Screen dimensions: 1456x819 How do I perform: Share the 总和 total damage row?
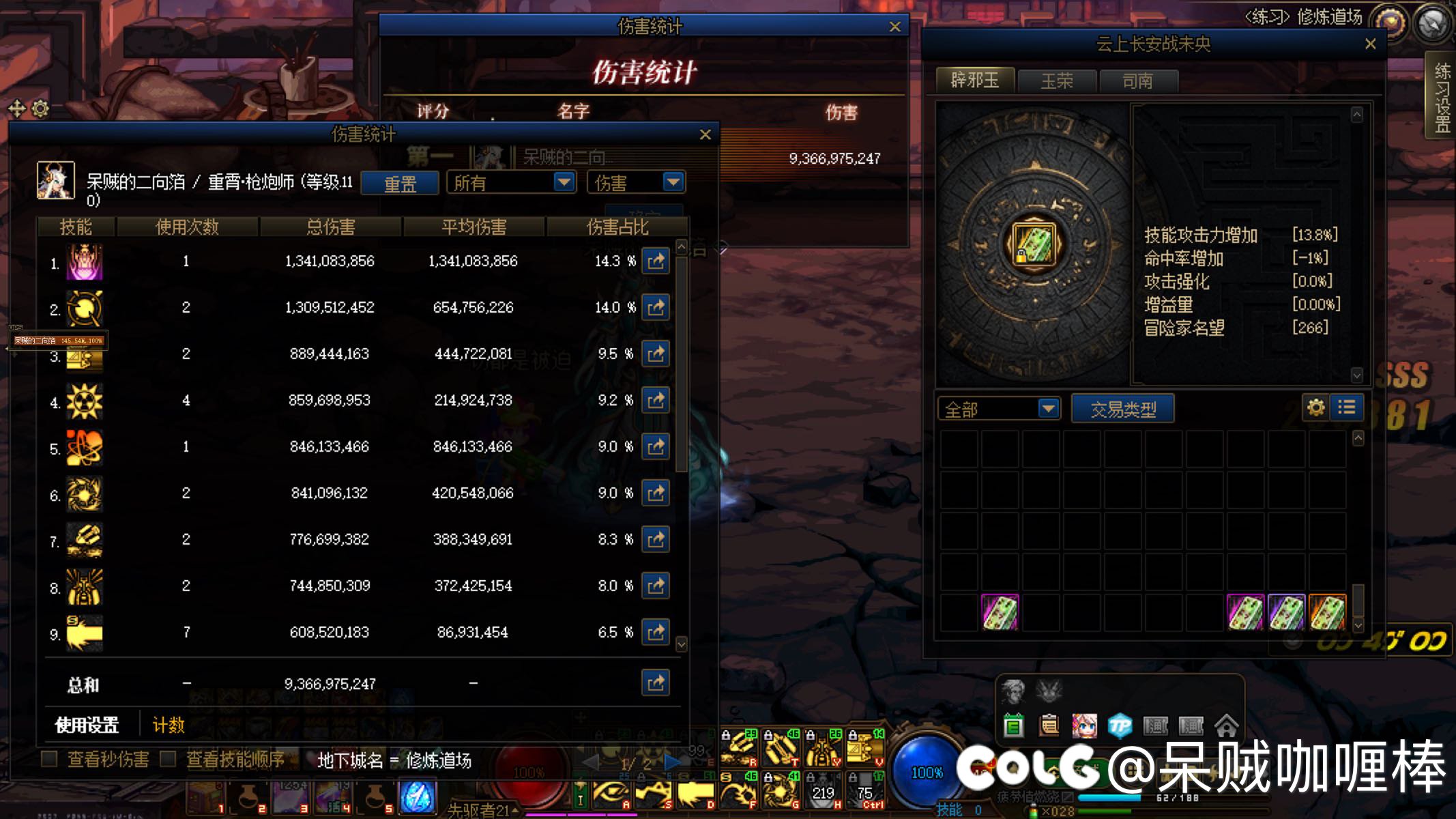click(656, 683)
